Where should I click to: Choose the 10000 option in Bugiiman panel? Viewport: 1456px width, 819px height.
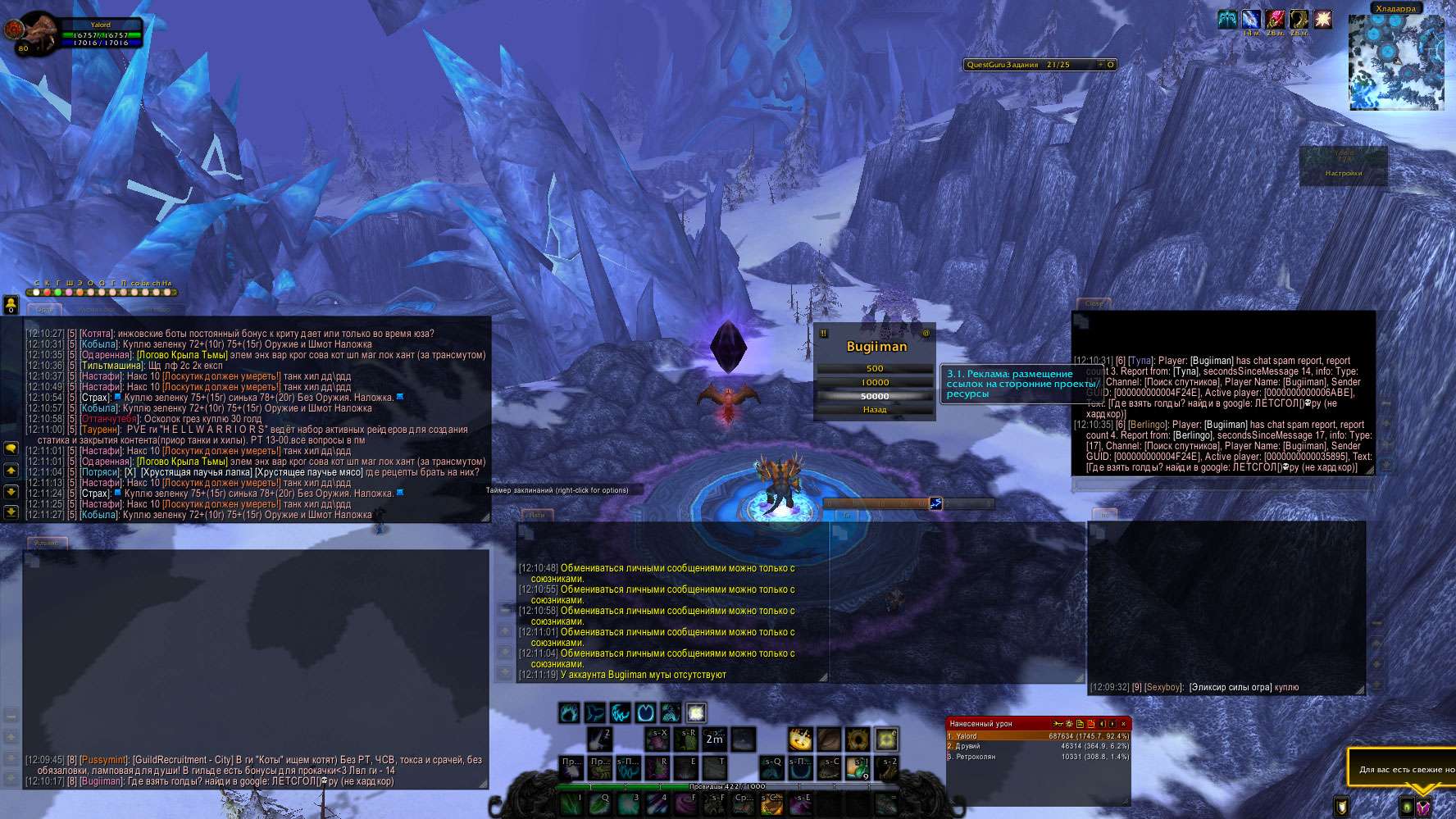pyautogui.click(x=874, y=383)
